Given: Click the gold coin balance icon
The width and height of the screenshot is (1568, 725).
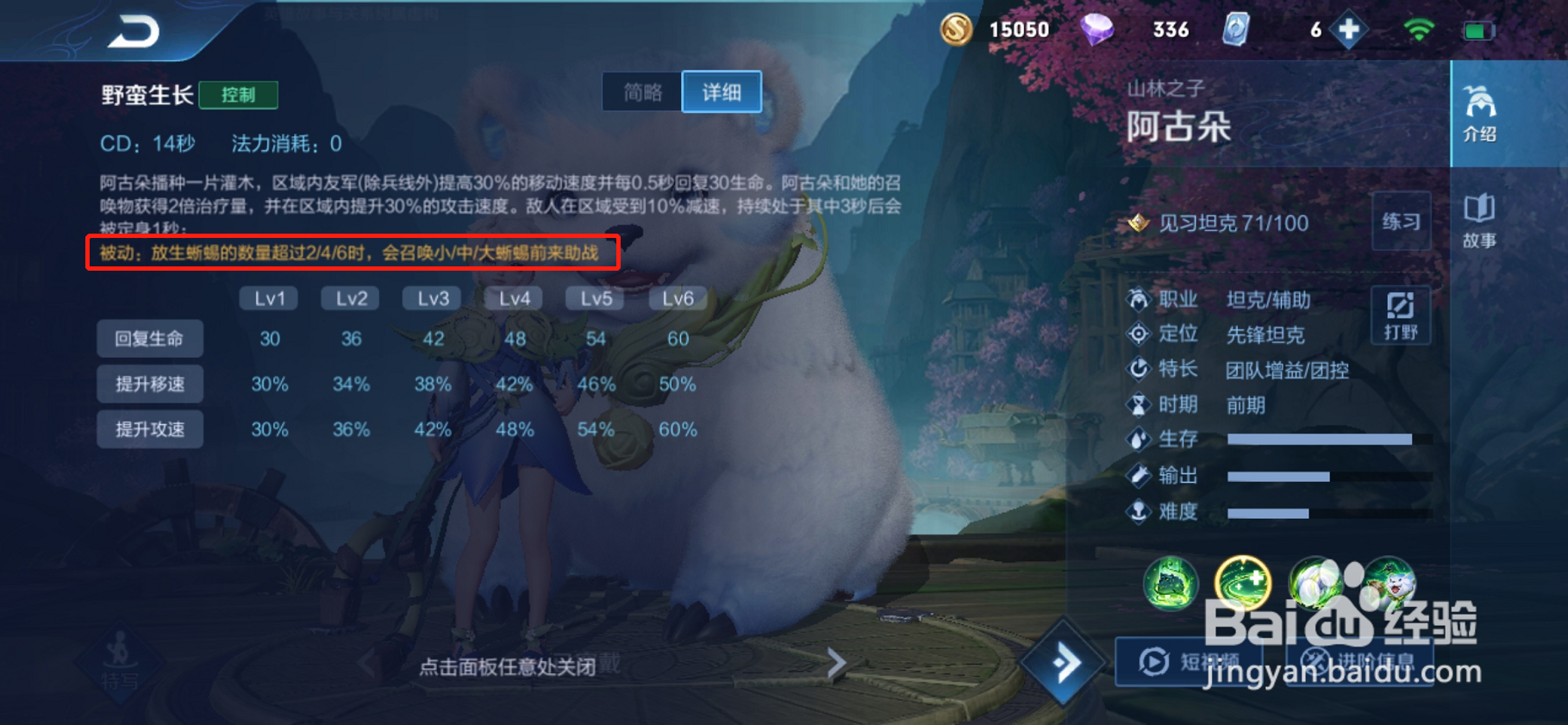Looking at the screenshot, I should coord(957,28).
